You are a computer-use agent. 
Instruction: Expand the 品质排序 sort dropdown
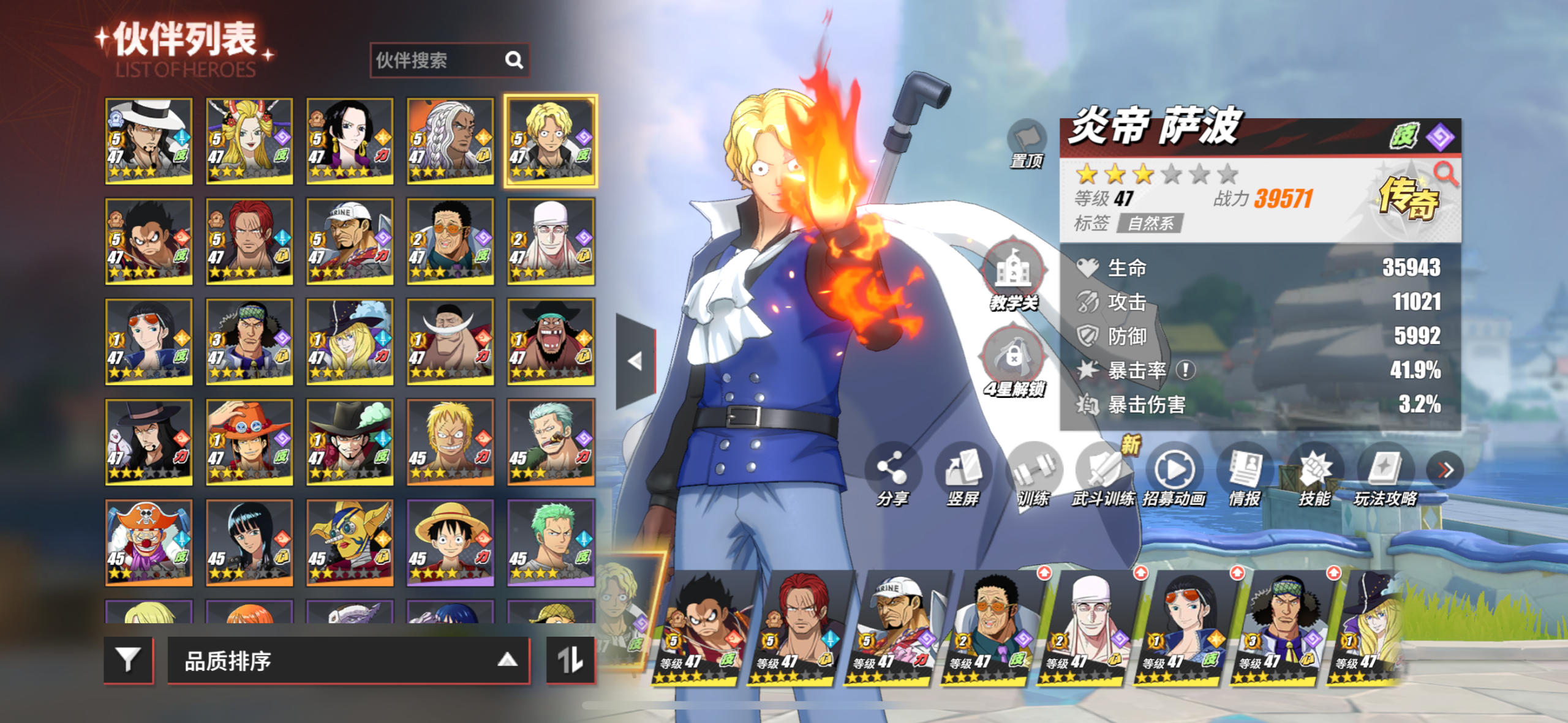click(348, 660)
